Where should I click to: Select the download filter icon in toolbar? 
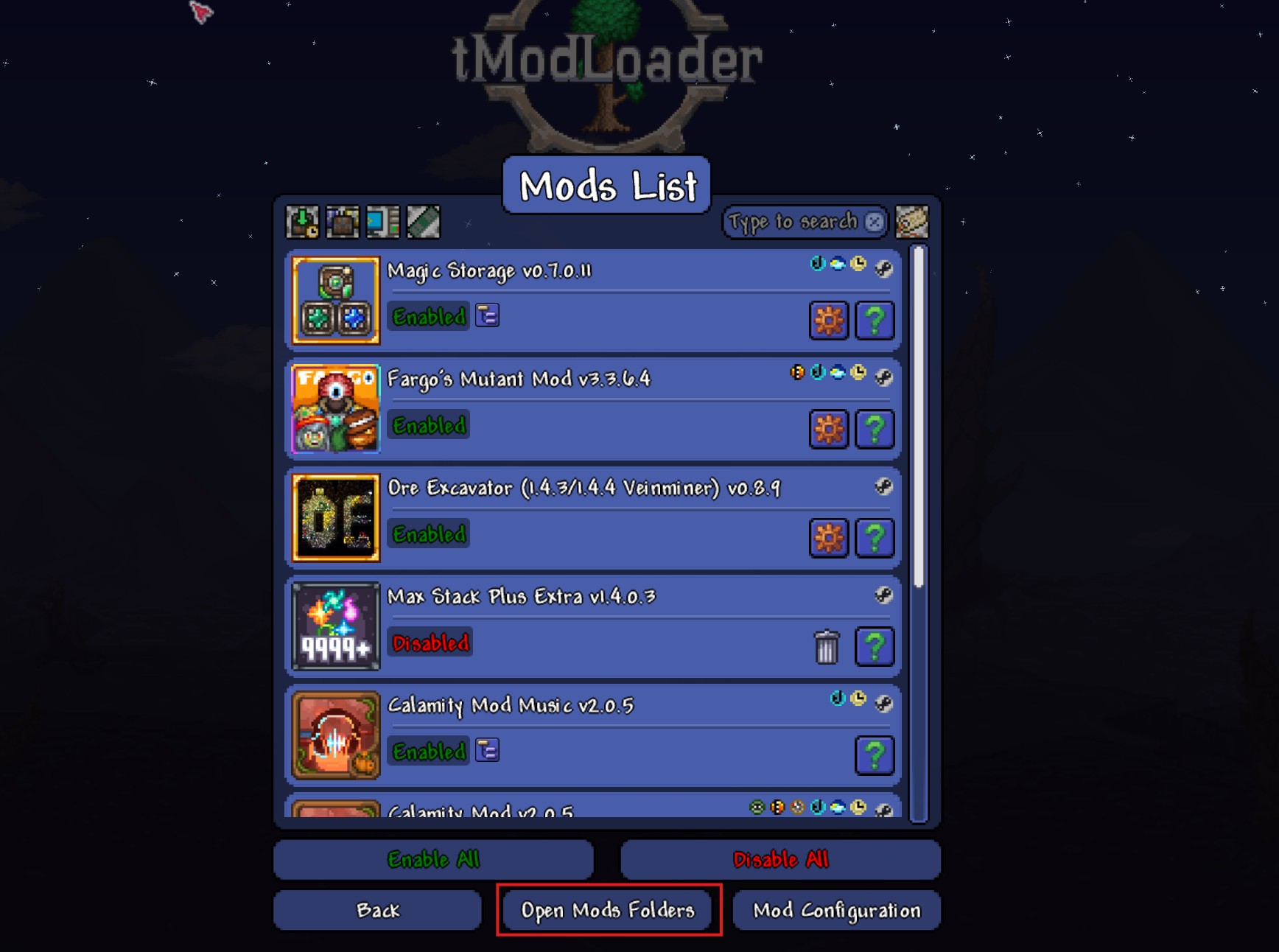coord(304,222)
